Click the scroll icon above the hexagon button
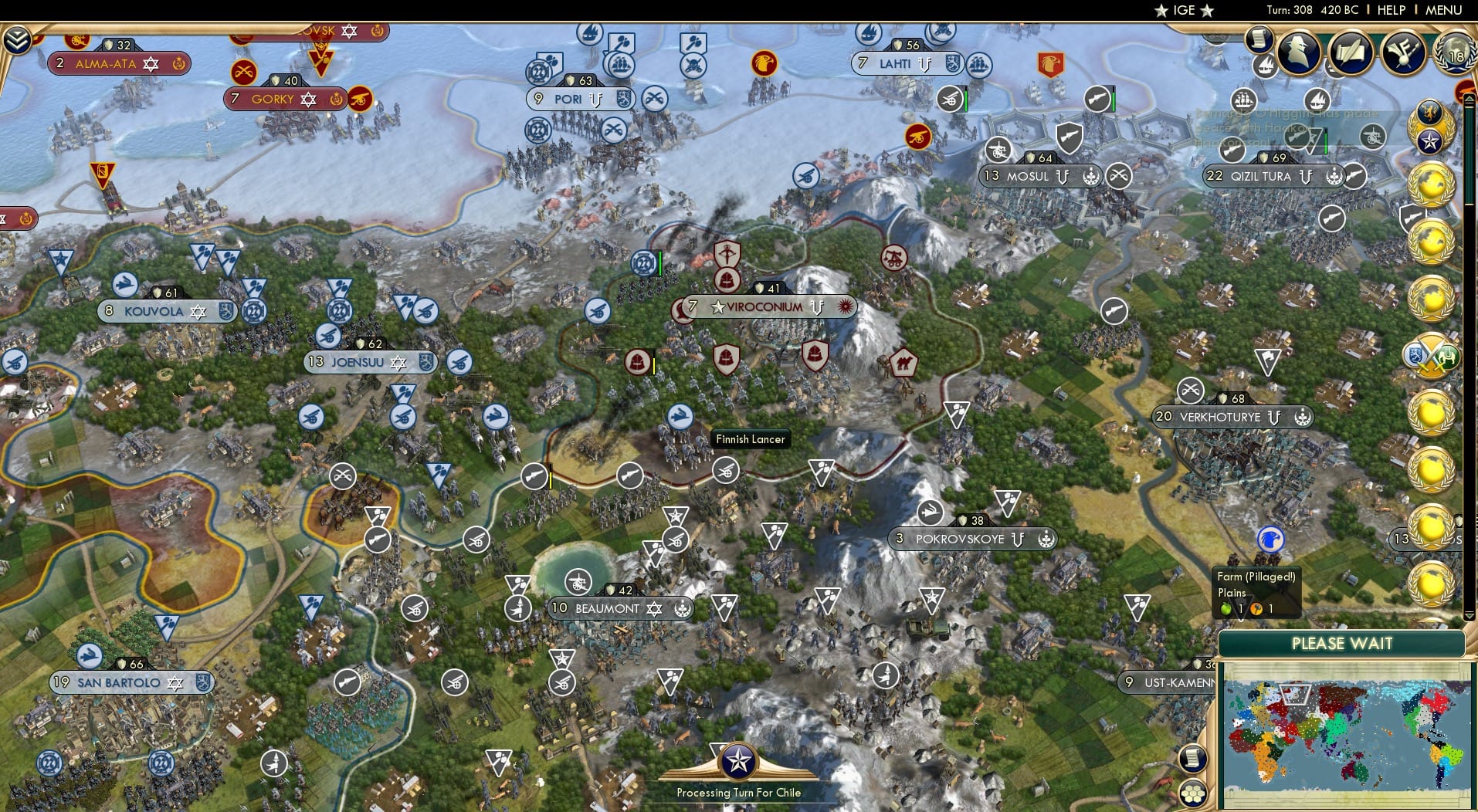 (1193, 759)
